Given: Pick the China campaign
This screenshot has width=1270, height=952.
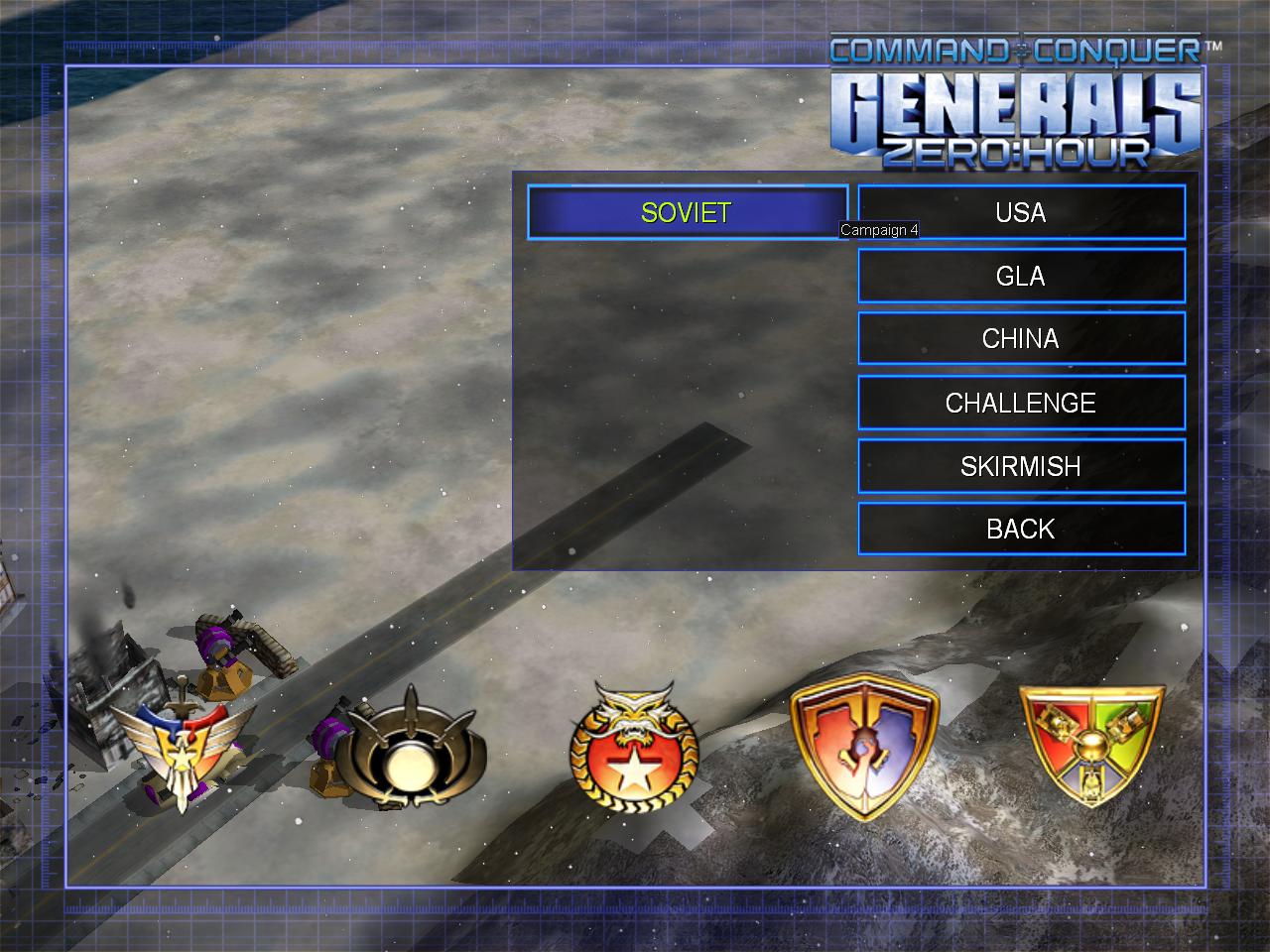Looking at the screenshot, I should pyautogui.click(x=1021, y=339).
